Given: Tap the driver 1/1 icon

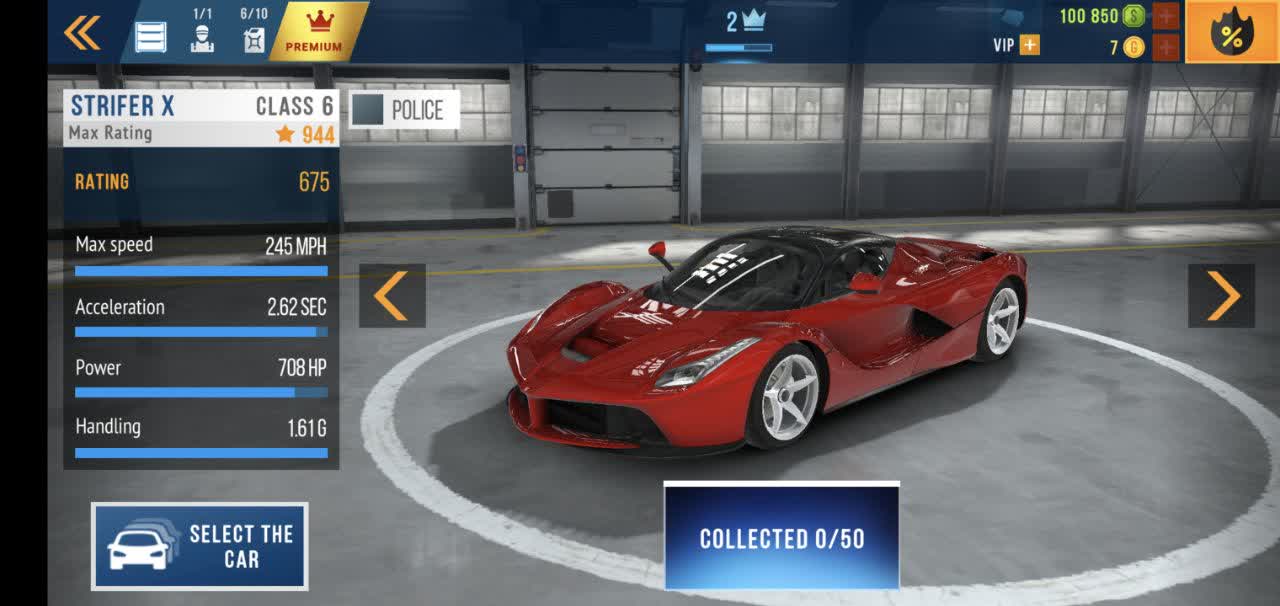Looking at the screenshot, I should click(202, 38).
